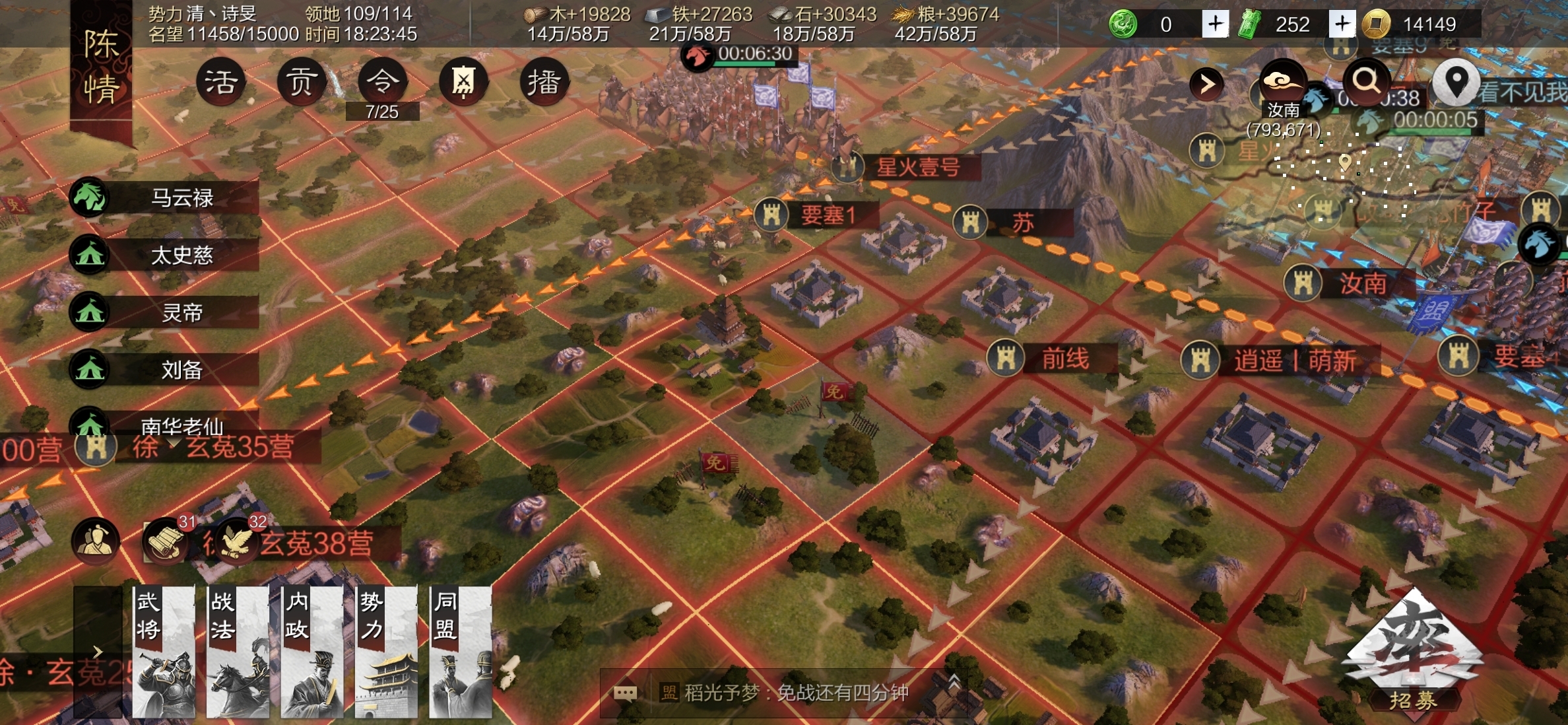Open the 内政 internal affairs card
This screenshot has width=1568, height=725.
(x=312, y=652)
